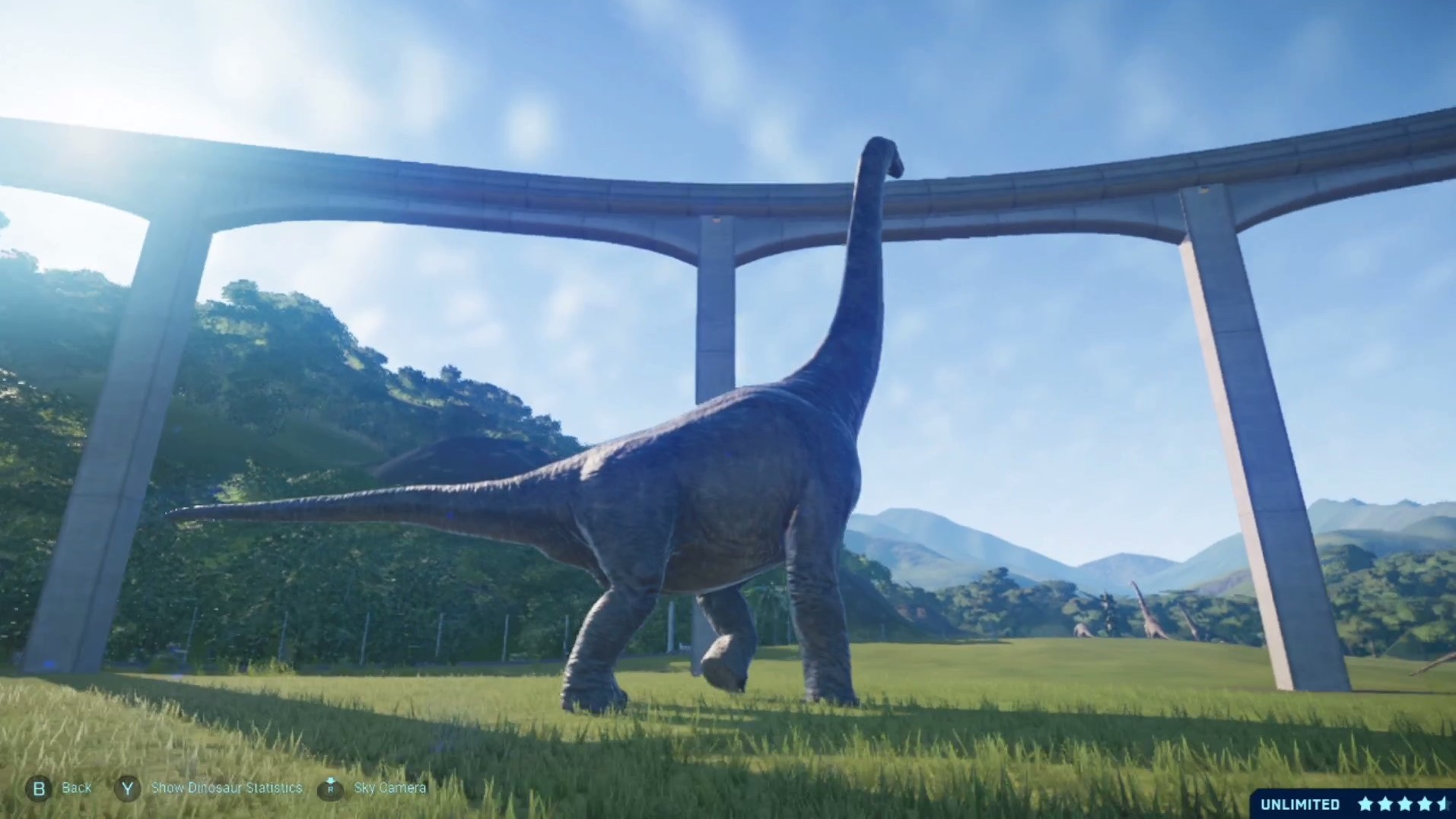Click the Back button
Screen dimensions: 1456x819
click(x=76, y=788)
